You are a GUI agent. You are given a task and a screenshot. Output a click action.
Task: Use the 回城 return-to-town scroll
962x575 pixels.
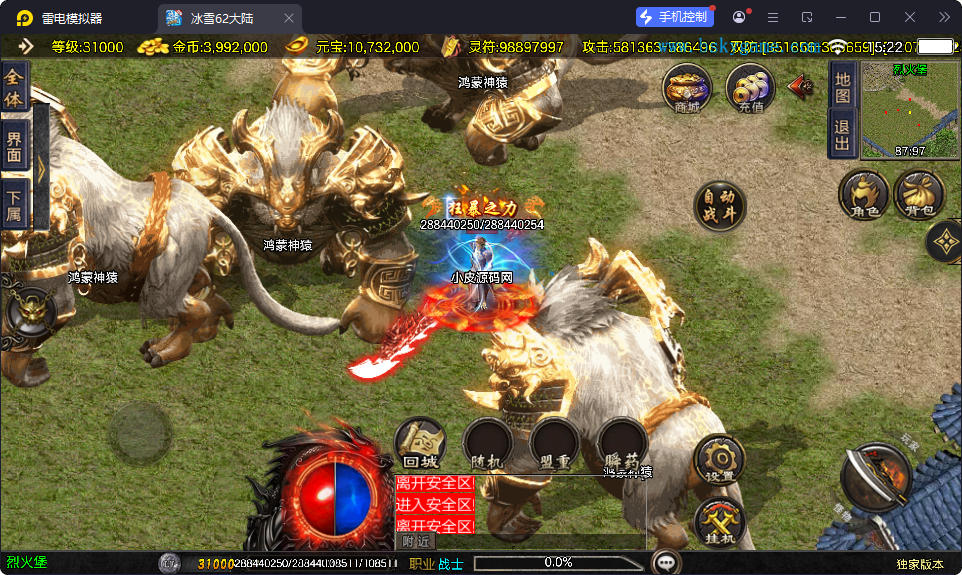pyautogui.click(x=419, y=443)
